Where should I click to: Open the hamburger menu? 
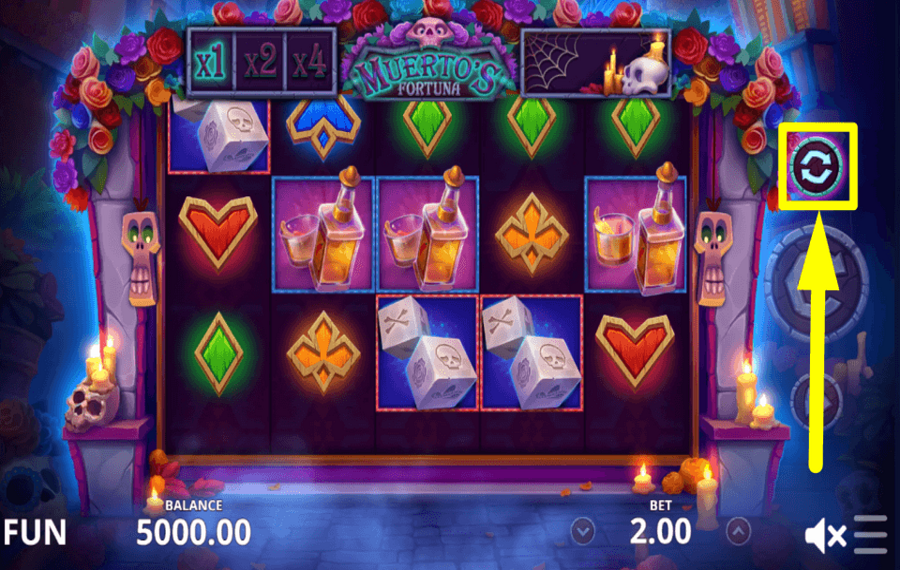click(x=871, y=535)
